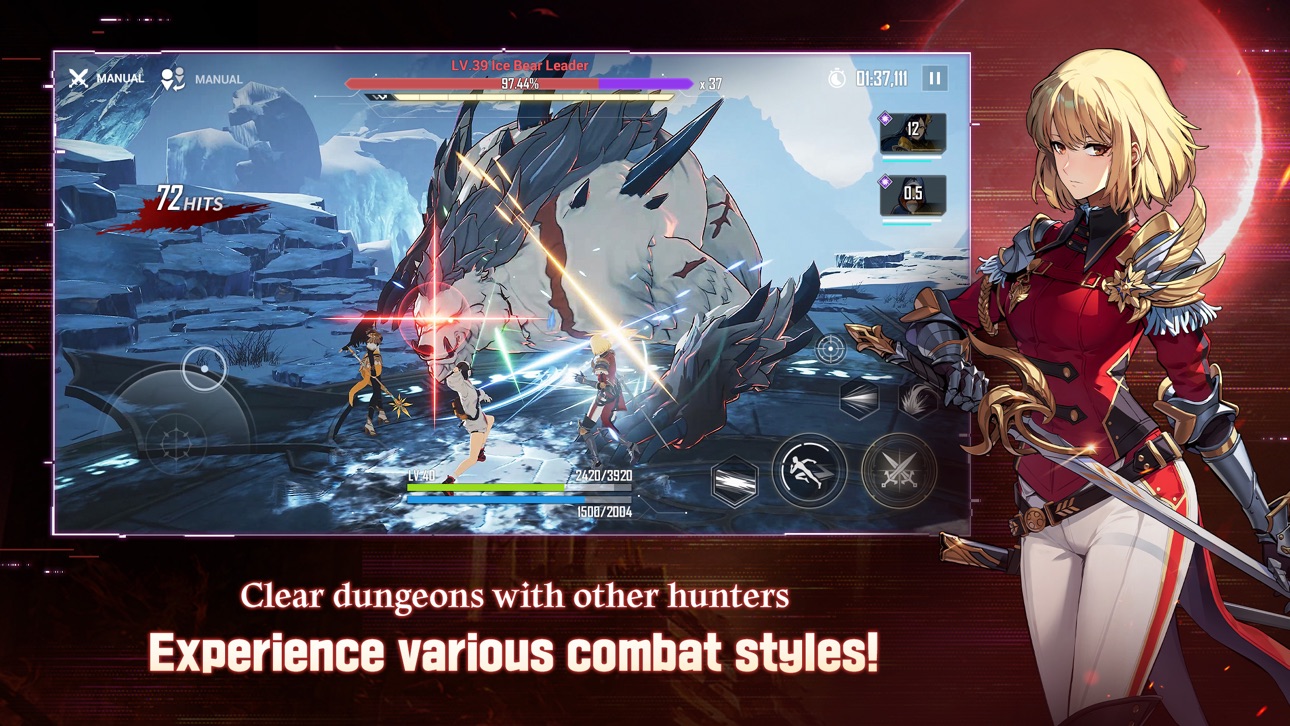1290x726 pixels.
Task: Tap the purple gem on the lower ally portrait
Action: (884, 181)
